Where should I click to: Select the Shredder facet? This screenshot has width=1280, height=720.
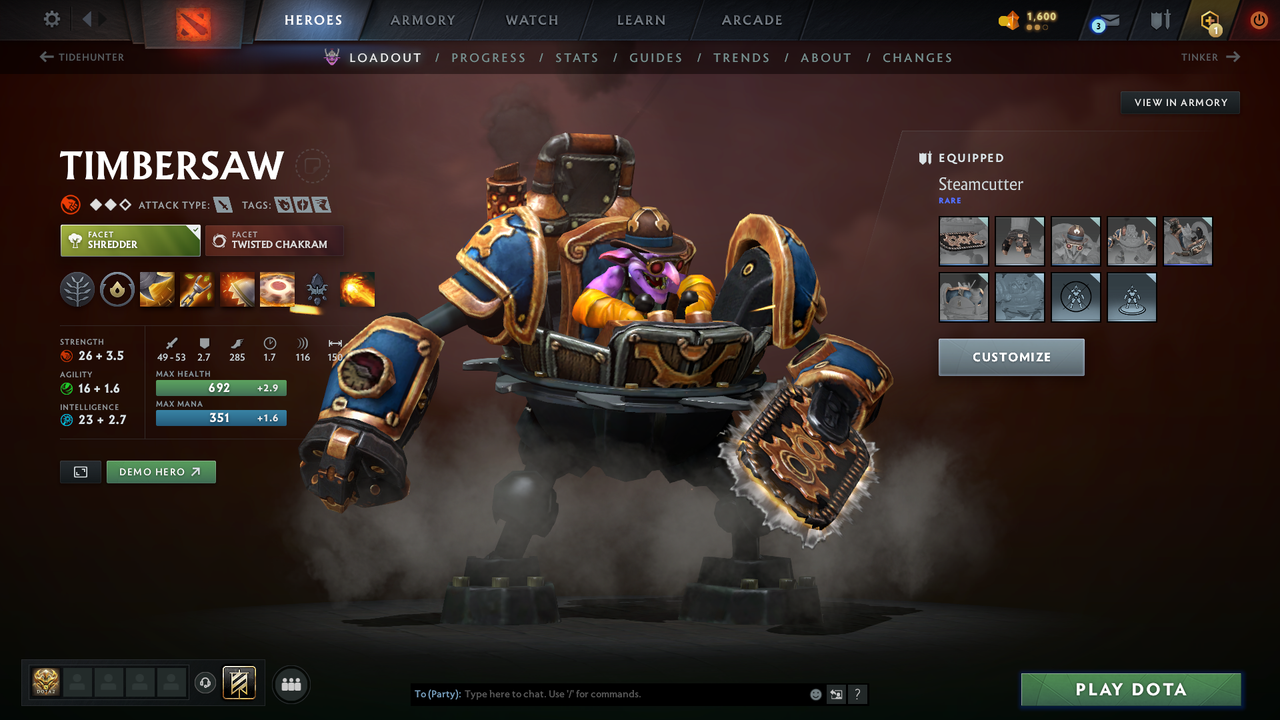[130, 241]
